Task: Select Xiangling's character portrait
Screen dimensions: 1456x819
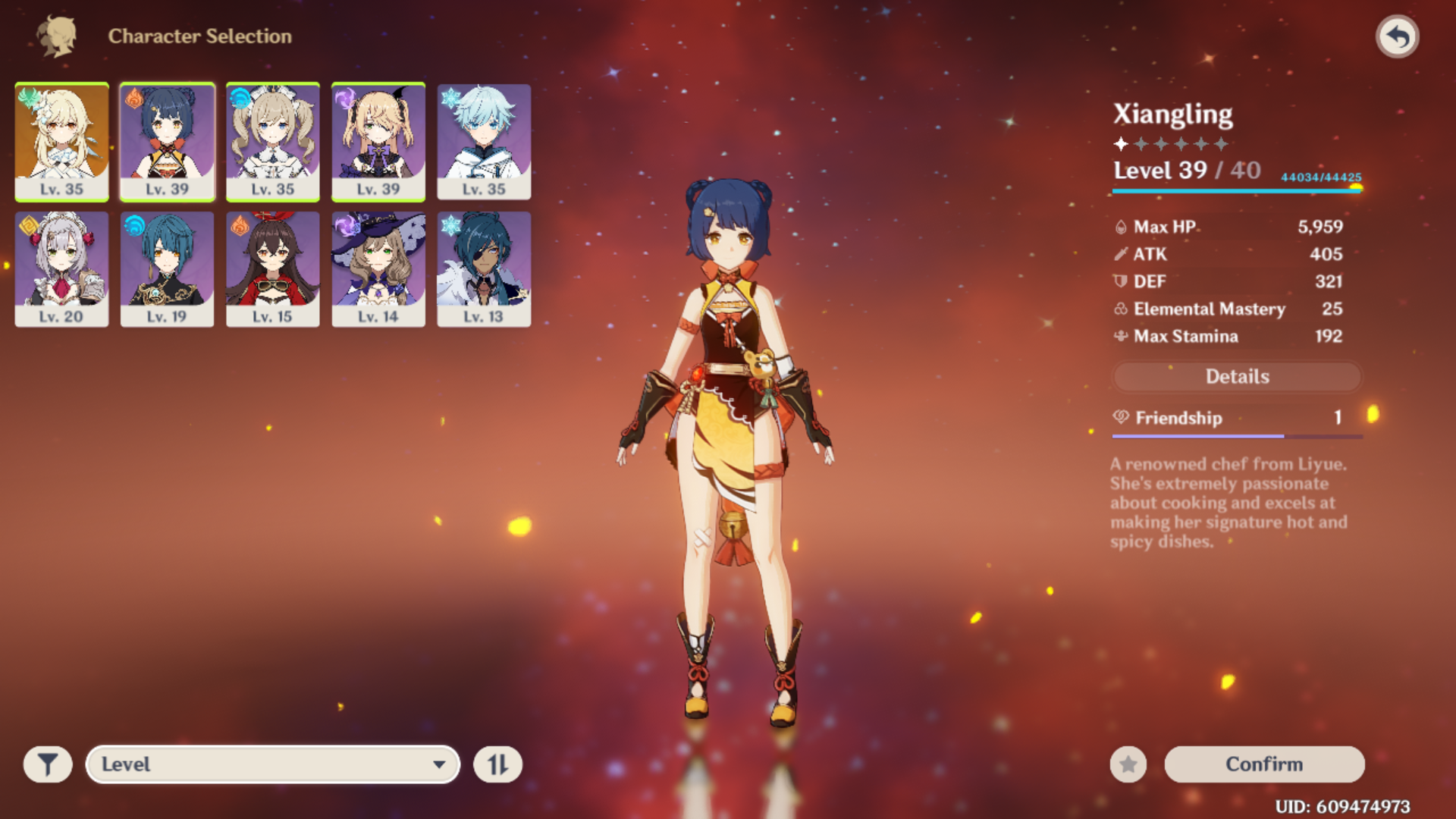Action: [167, 142]
